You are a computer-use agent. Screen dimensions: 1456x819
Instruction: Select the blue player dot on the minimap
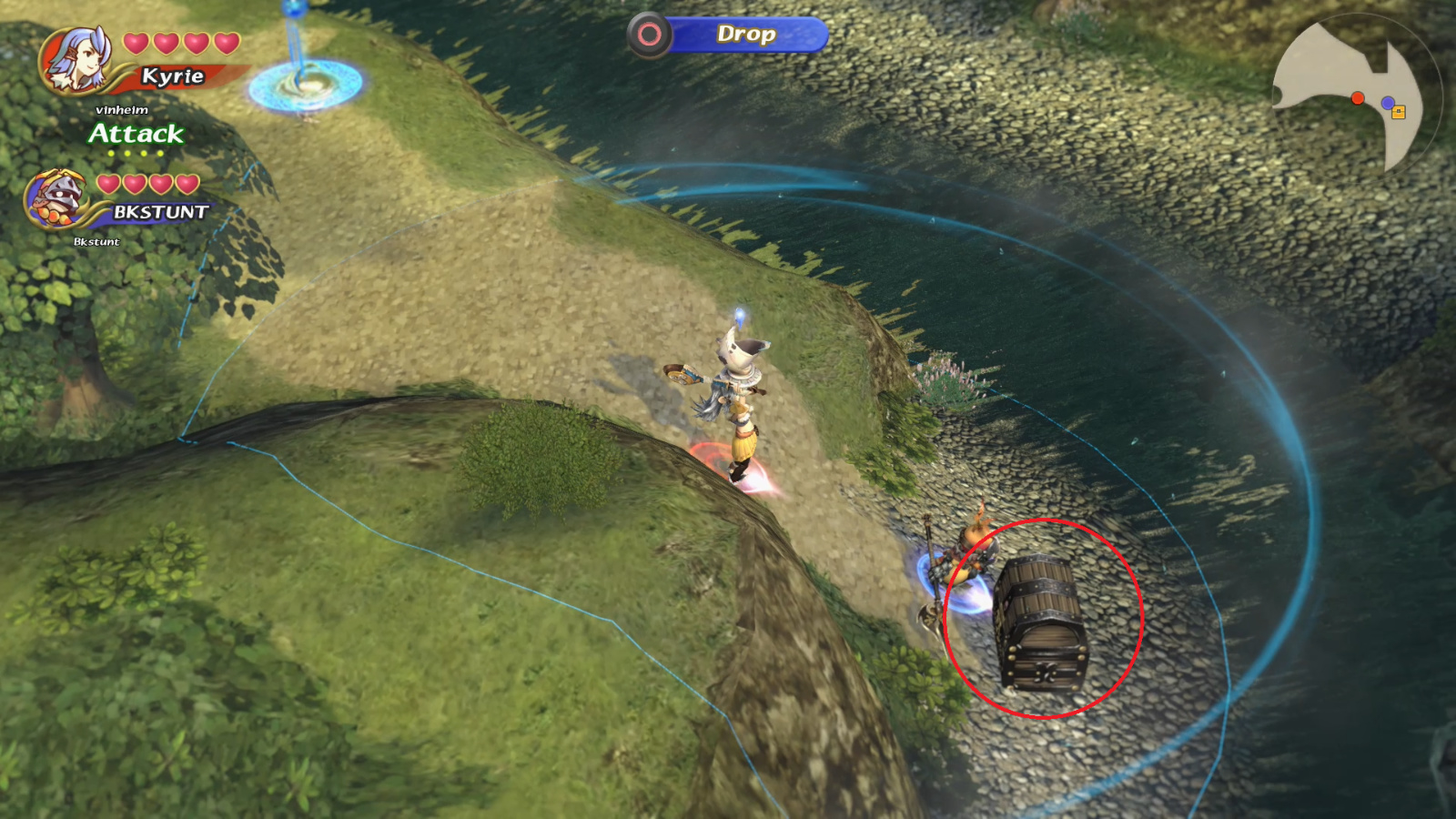(1390, 101)
